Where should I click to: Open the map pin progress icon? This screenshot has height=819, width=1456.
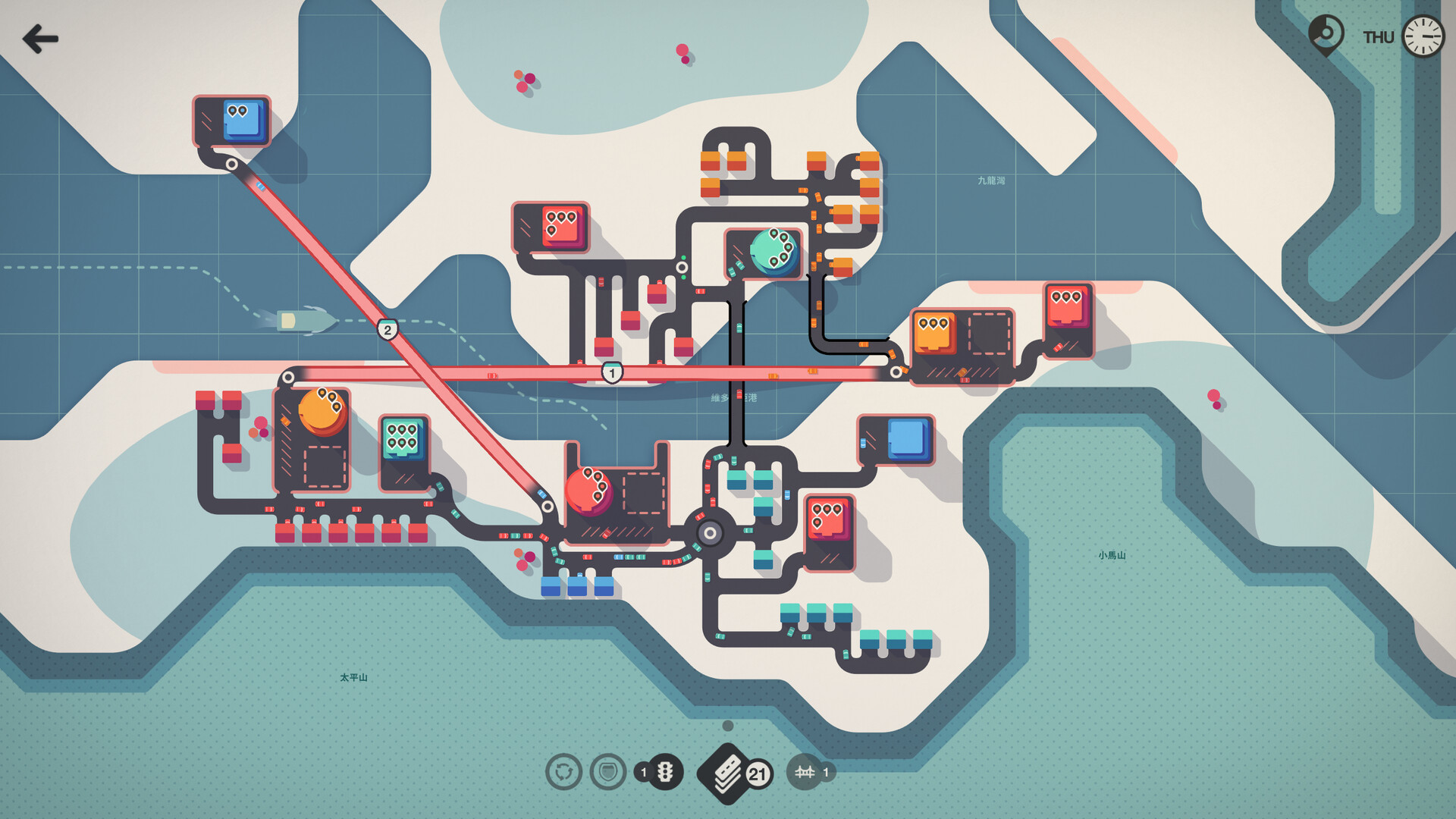pyautogui.click(x=1326, y=35)
